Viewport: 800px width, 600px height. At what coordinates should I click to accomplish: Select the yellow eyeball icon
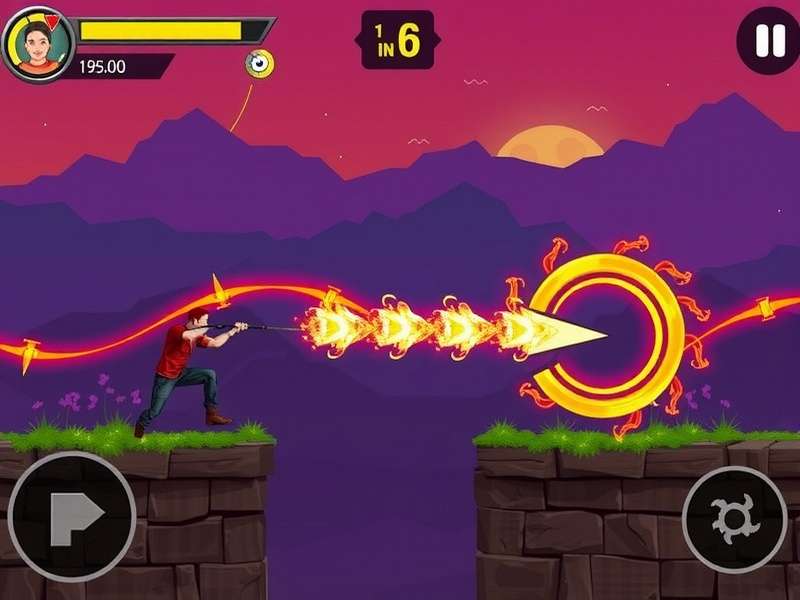(260, 64)
